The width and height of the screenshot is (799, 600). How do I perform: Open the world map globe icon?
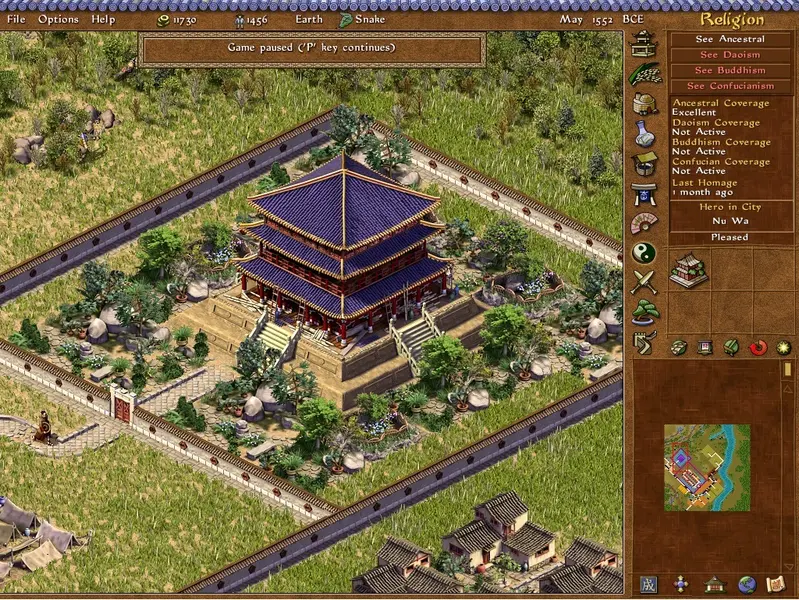click(747, 584)
